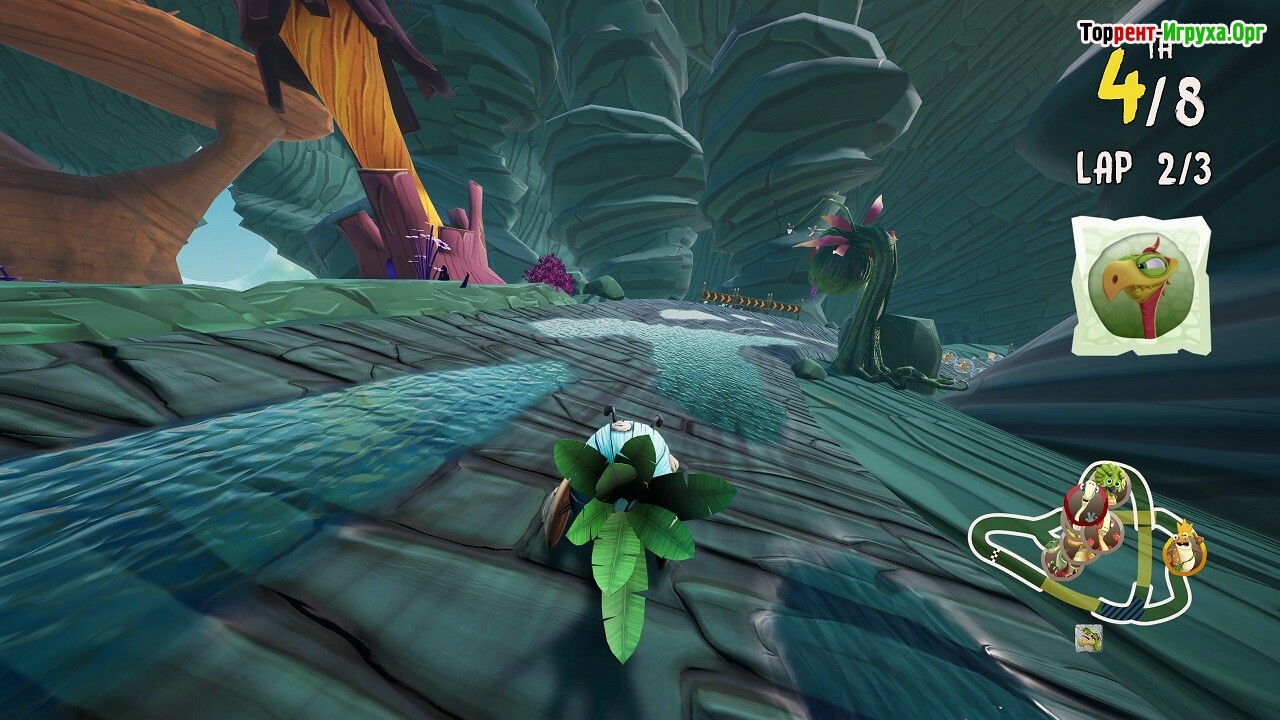Open the Торрент-Игруха.Орг watermark link
Screen dimensions: 1280x720
click(1171, 33)
